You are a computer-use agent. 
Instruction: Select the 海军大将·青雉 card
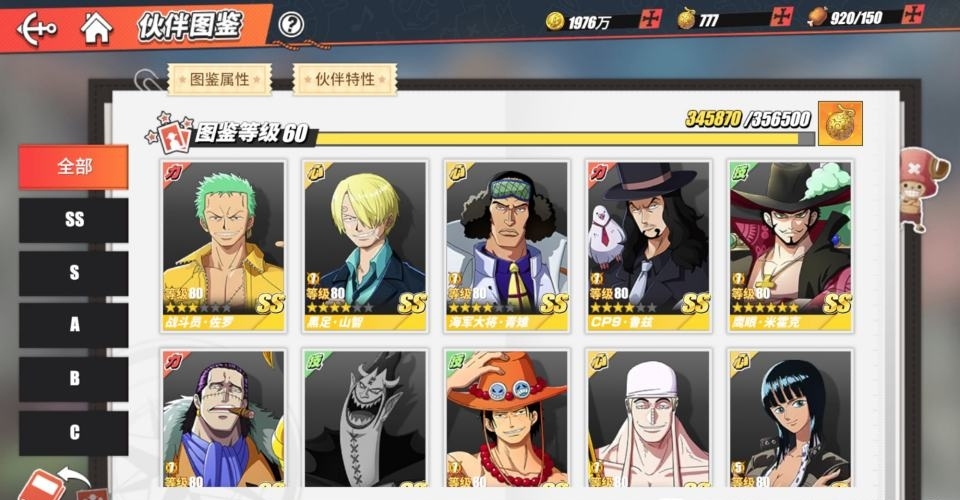[507, 246]
